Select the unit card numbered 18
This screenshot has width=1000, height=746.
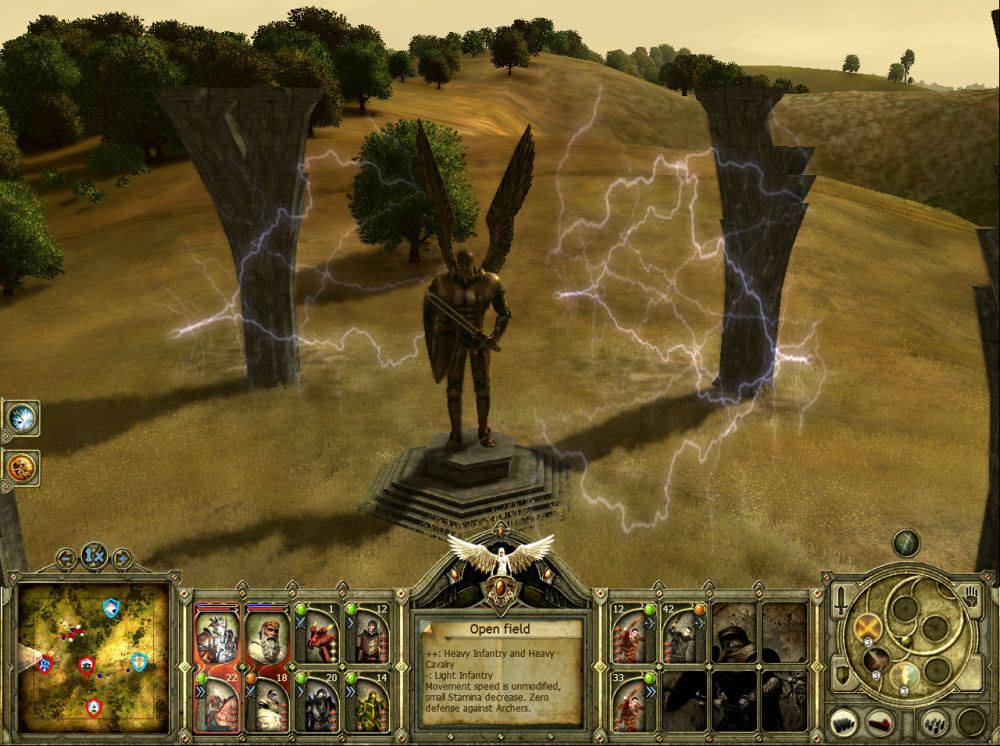[267, 700]
